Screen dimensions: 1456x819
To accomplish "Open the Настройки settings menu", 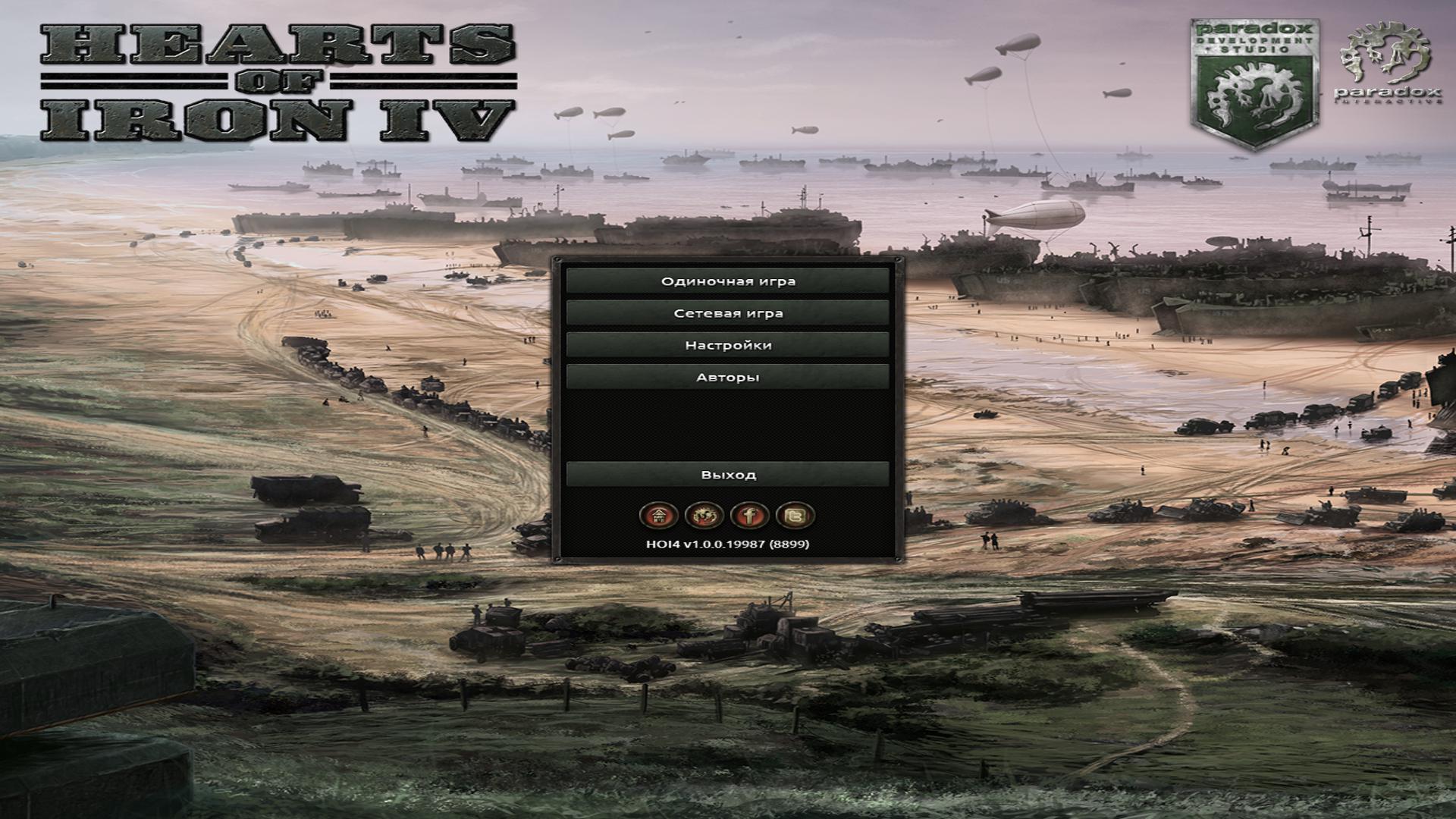I will [x=728, y=345].
